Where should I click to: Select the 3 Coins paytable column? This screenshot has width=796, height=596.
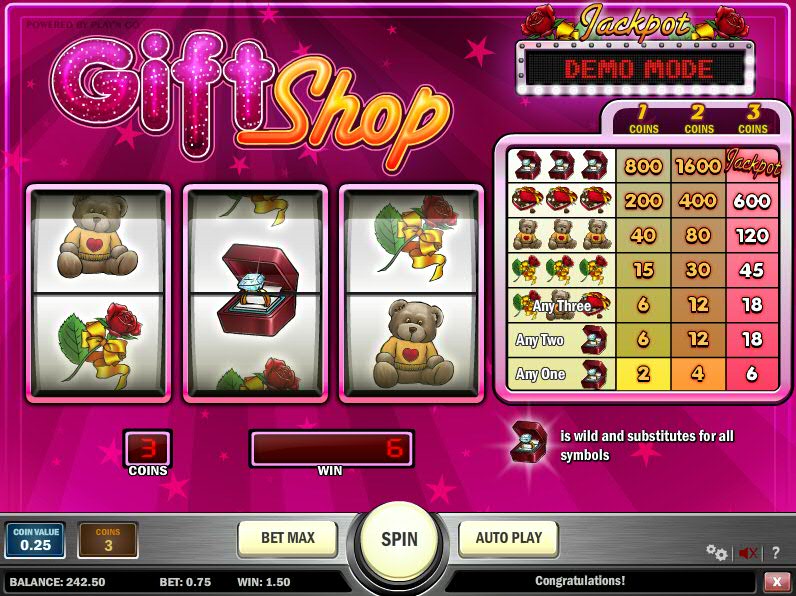[753, 121]
